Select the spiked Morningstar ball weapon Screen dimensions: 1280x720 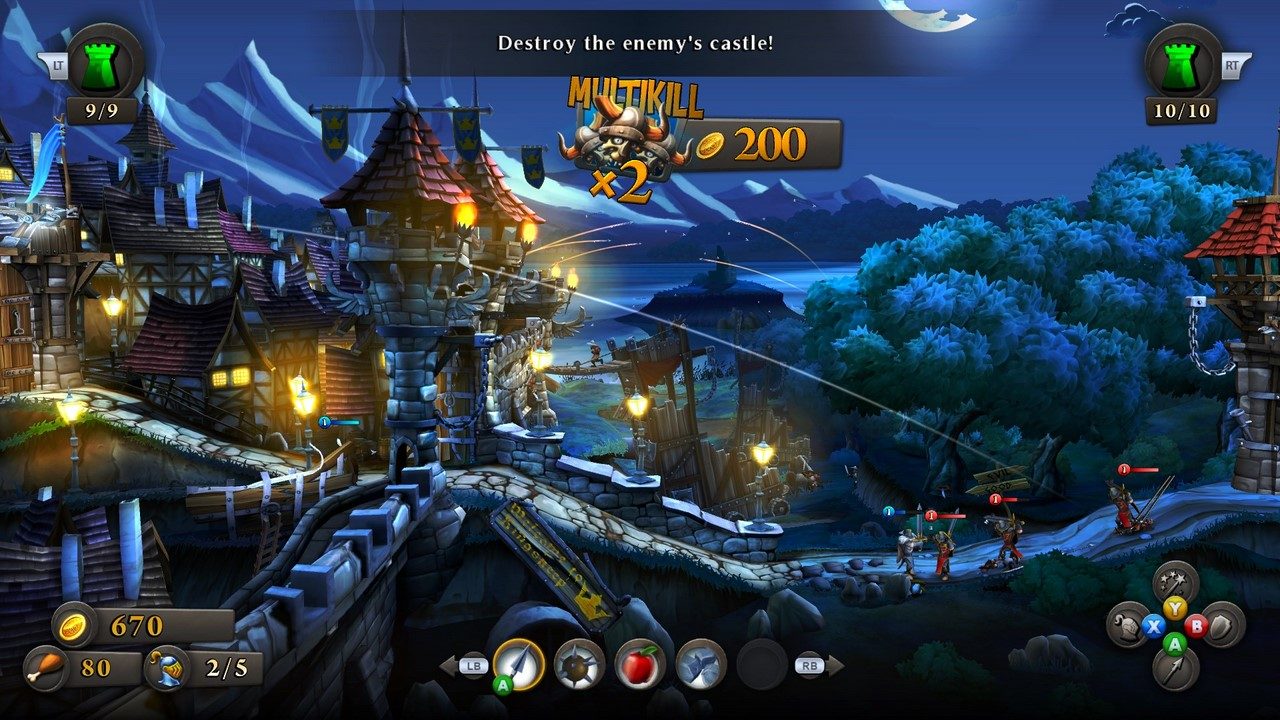[x=577, y=666]
